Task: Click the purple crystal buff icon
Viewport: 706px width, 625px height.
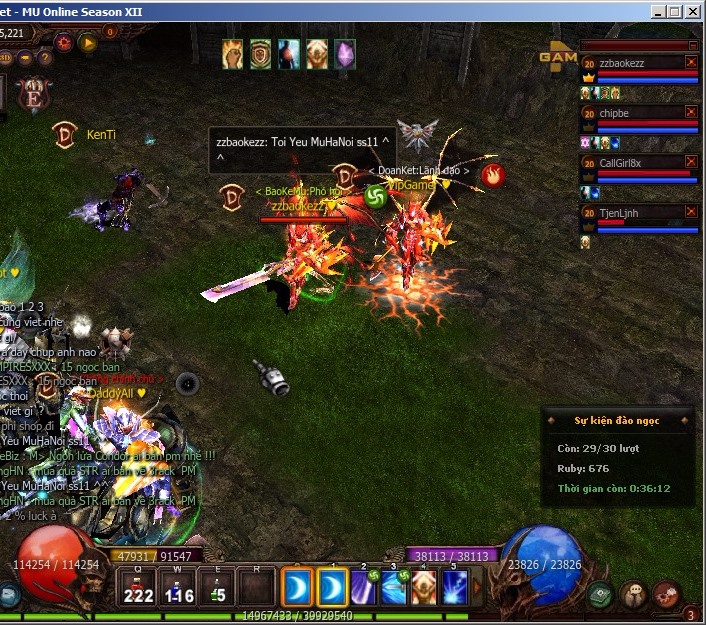Action: tap(345, 53)
